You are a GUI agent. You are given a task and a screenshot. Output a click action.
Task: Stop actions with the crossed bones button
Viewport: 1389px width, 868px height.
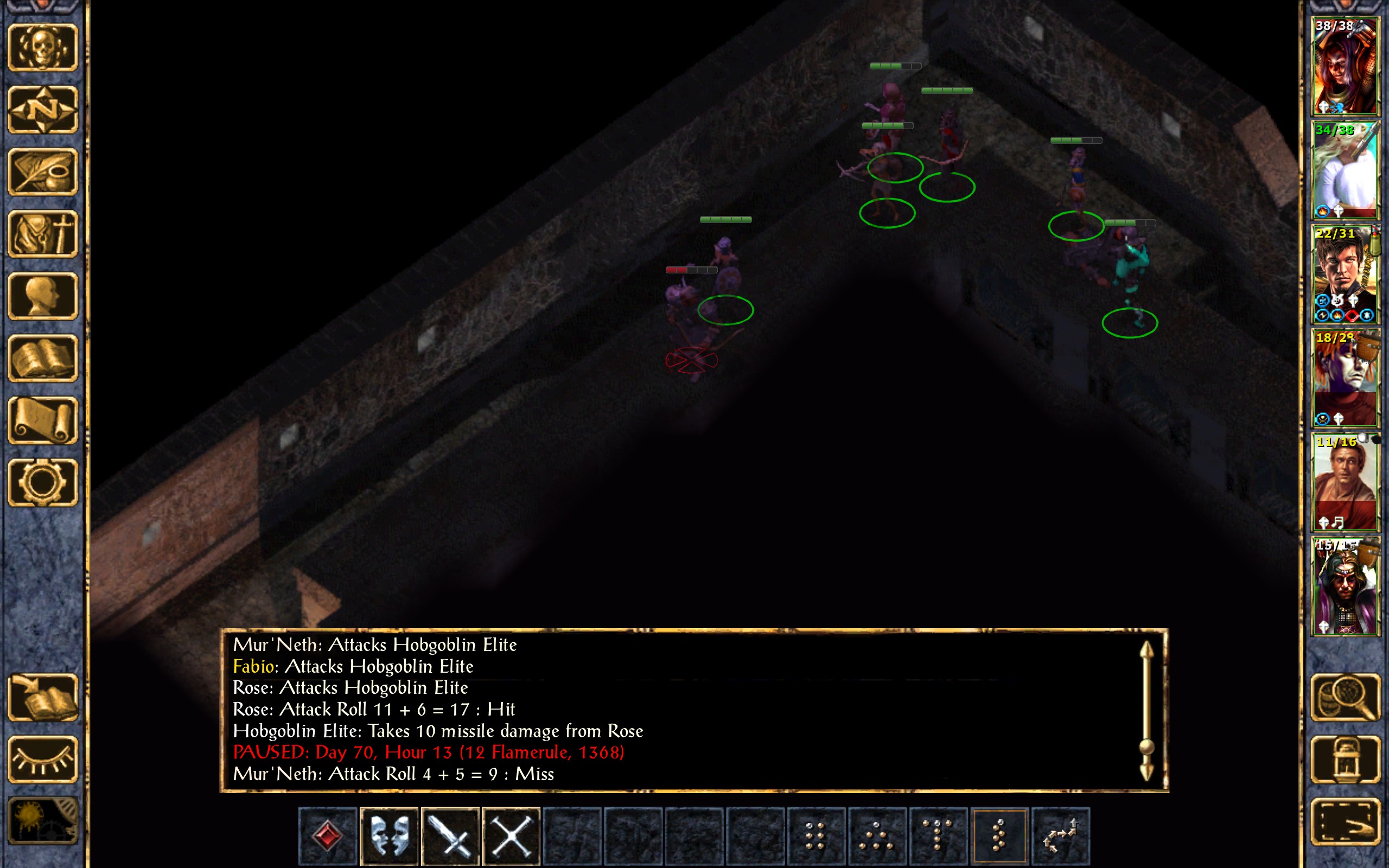point(512,835)
